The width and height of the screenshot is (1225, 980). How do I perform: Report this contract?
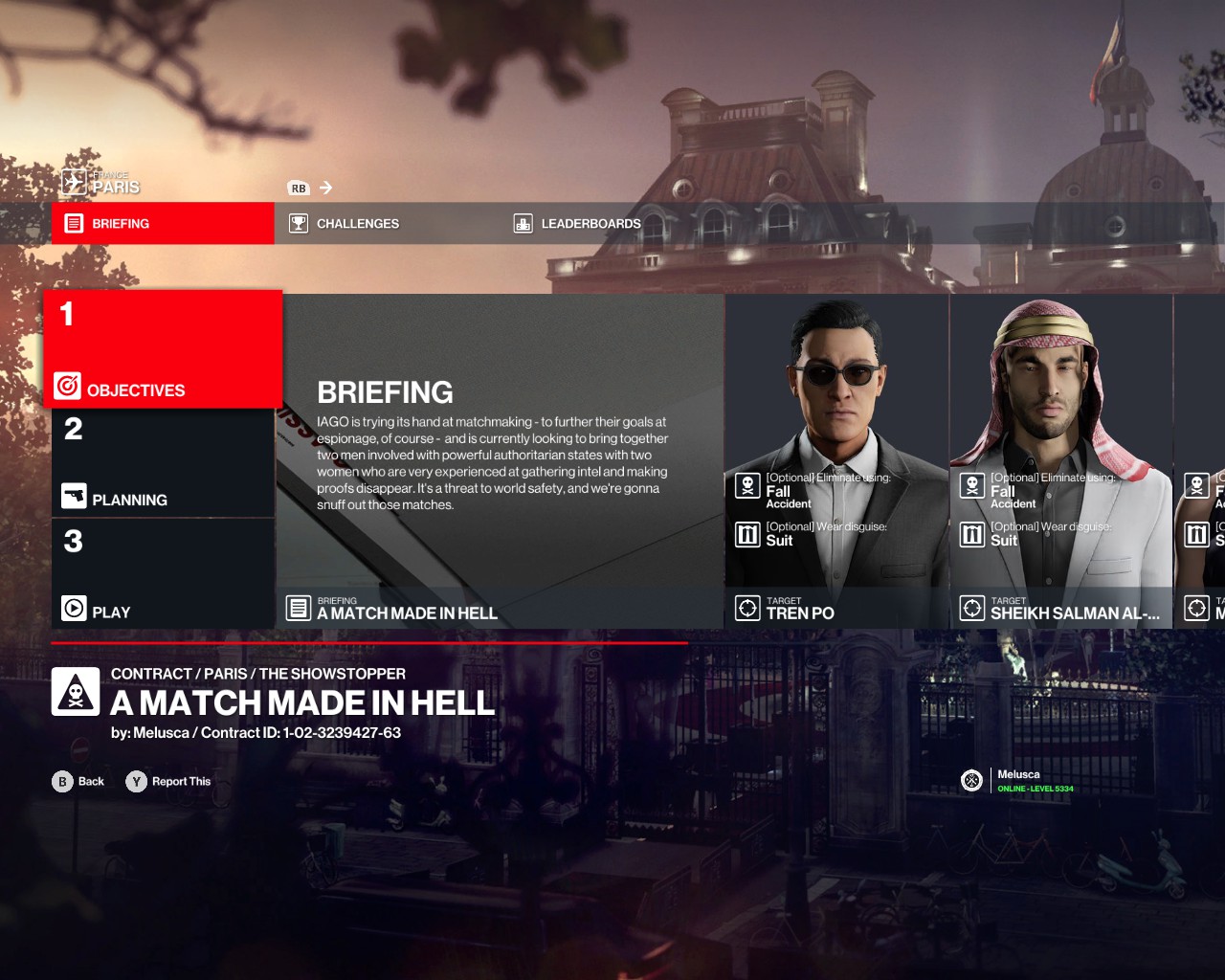click(x=168, y=782)
